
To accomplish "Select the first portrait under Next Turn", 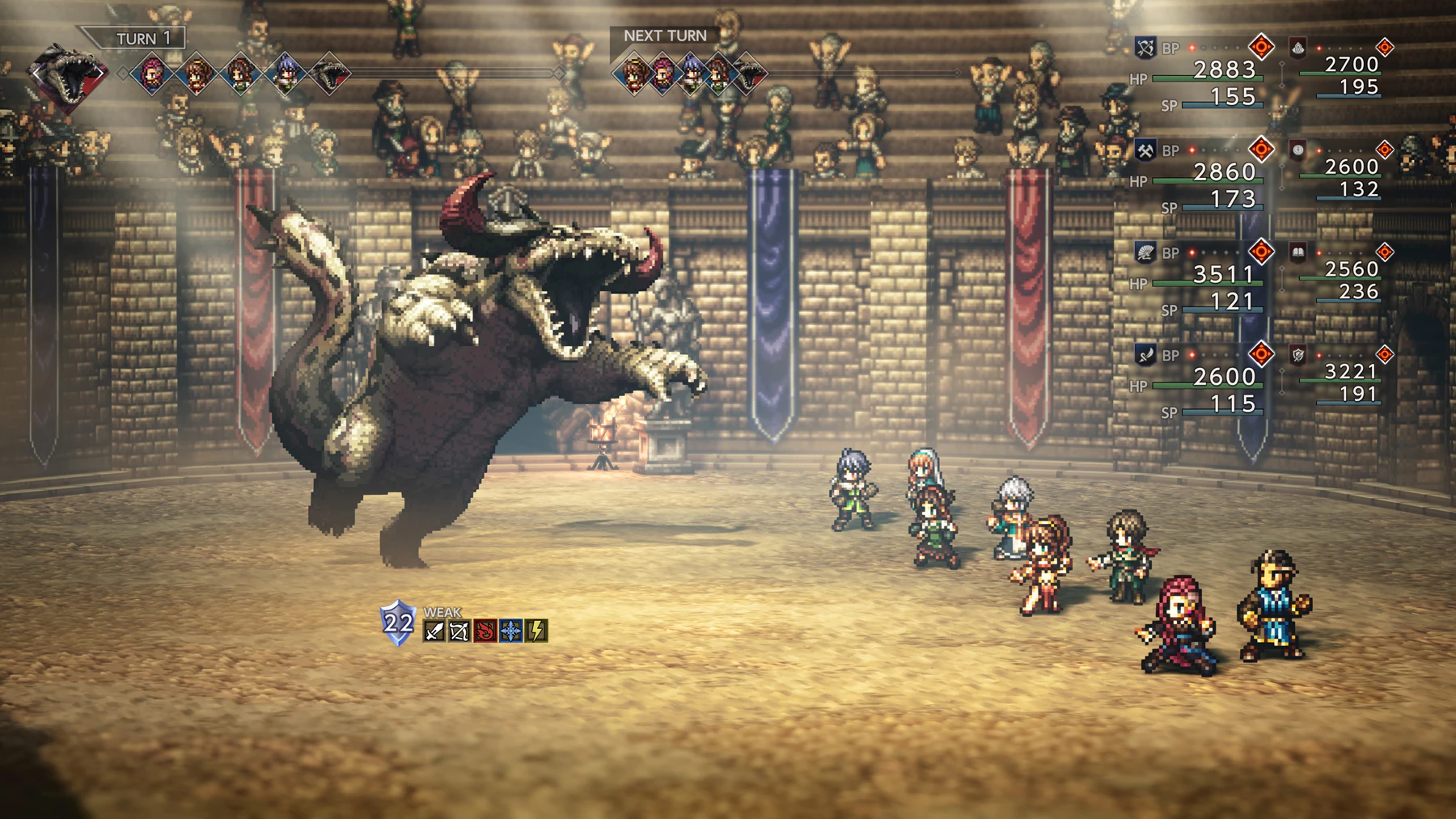I will pos(633,74).
